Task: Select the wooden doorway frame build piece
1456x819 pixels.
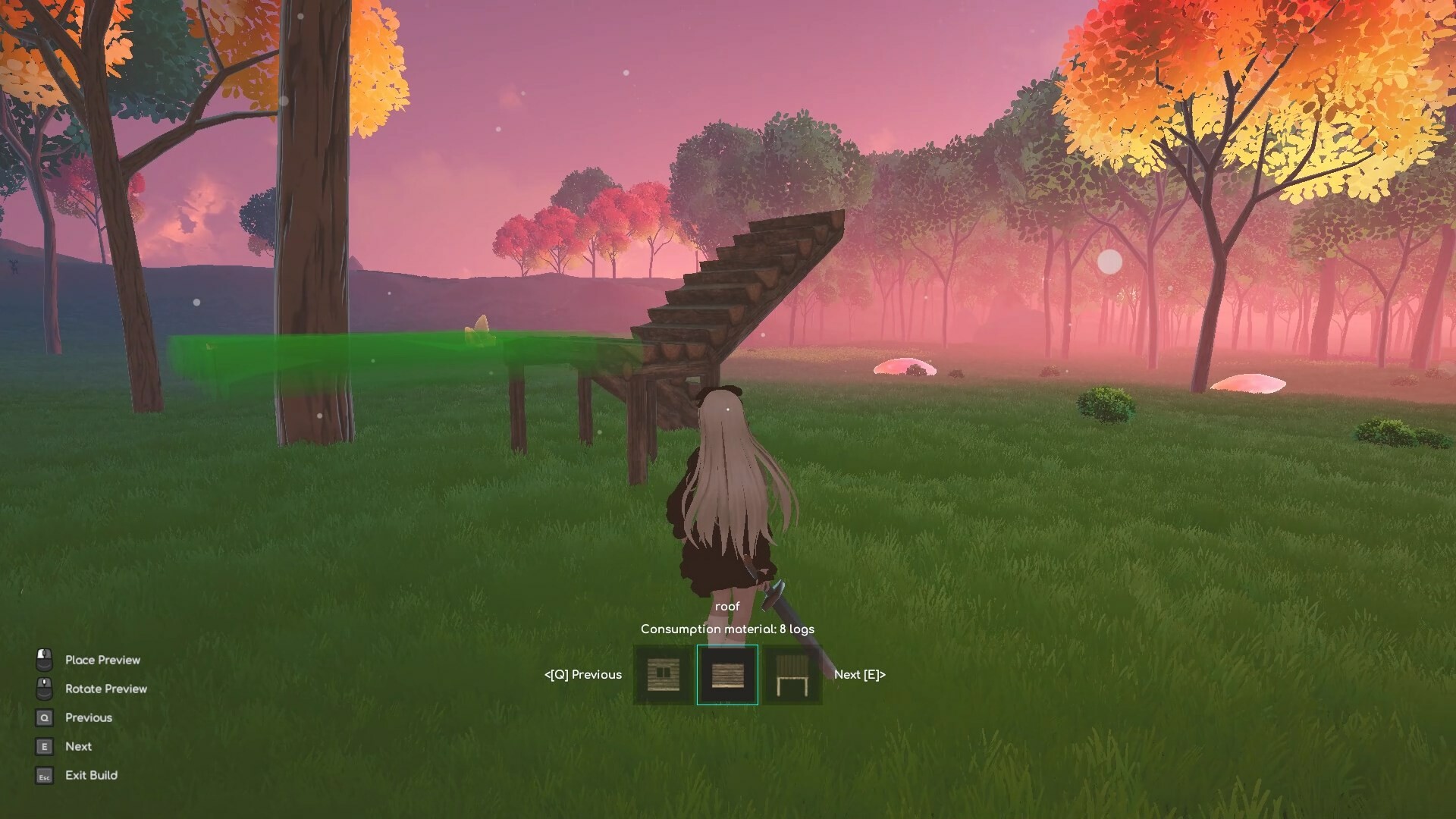Action: (793, 674)
